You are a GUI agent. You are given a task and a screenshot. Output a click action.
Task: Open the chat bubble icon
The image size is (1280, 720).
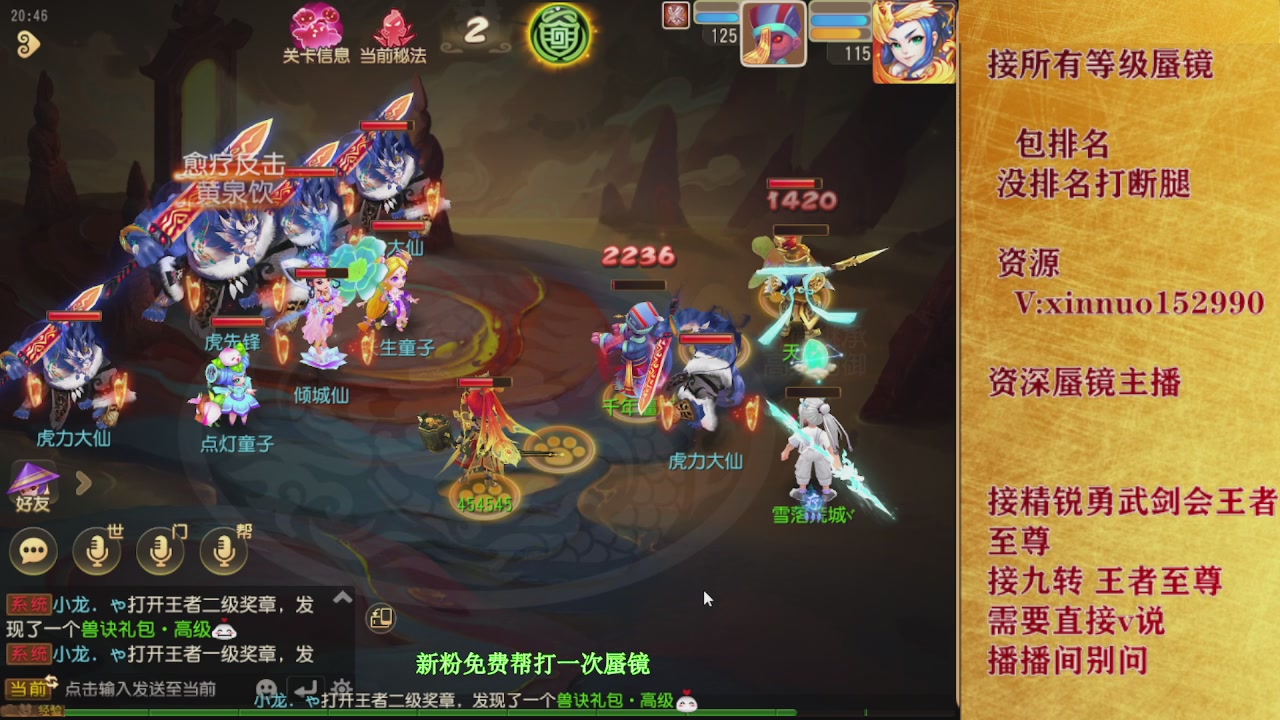point(33,551)
